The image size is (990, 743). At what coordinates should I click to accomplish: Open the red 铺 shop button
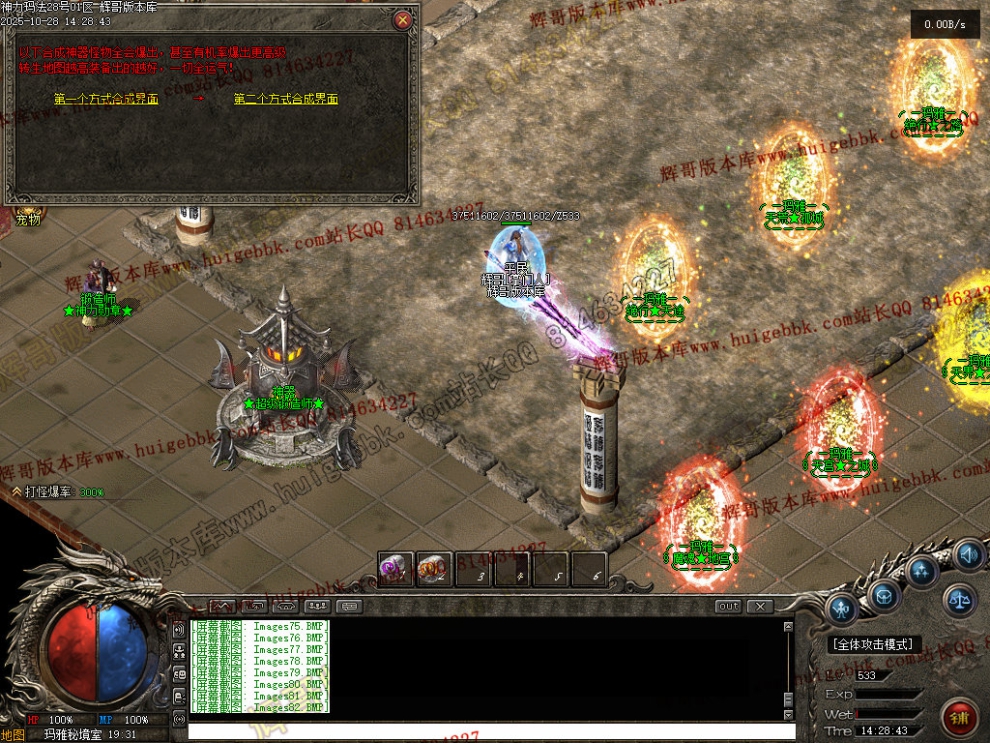pos(959,717)
